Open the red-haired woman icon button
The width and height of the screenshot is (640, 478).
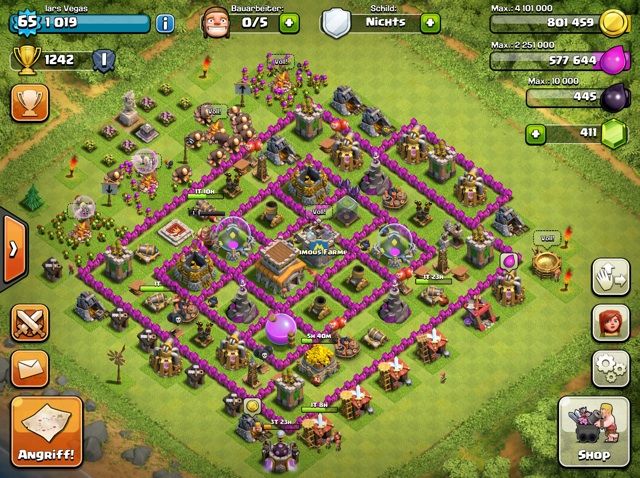coord(608,323)
